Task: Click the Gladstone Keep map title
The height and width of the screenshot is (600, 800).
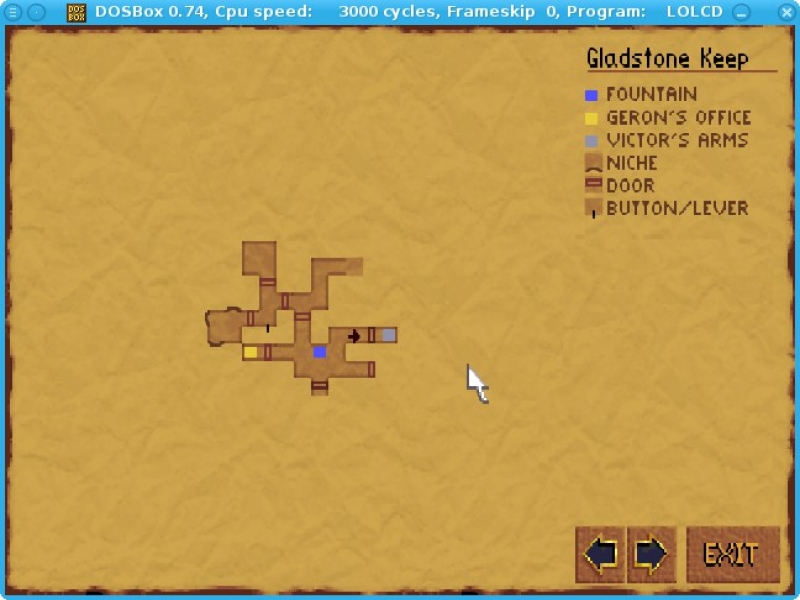Action: [x=667, y=59]
